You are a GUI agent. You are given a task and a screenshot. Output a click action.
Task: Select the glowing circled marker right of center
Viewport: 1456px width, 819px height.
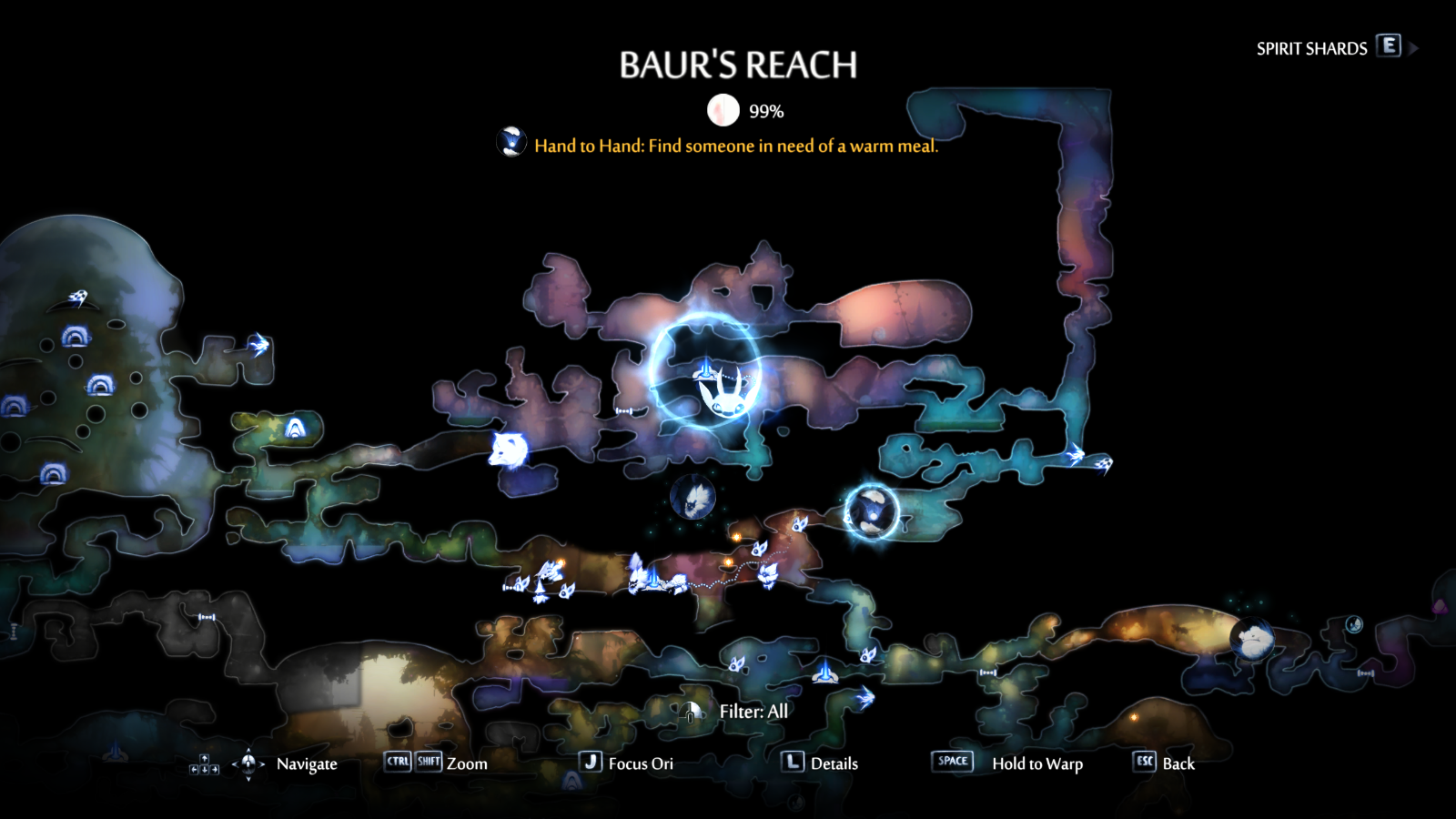pyautogui.click(x=872, y=512)
